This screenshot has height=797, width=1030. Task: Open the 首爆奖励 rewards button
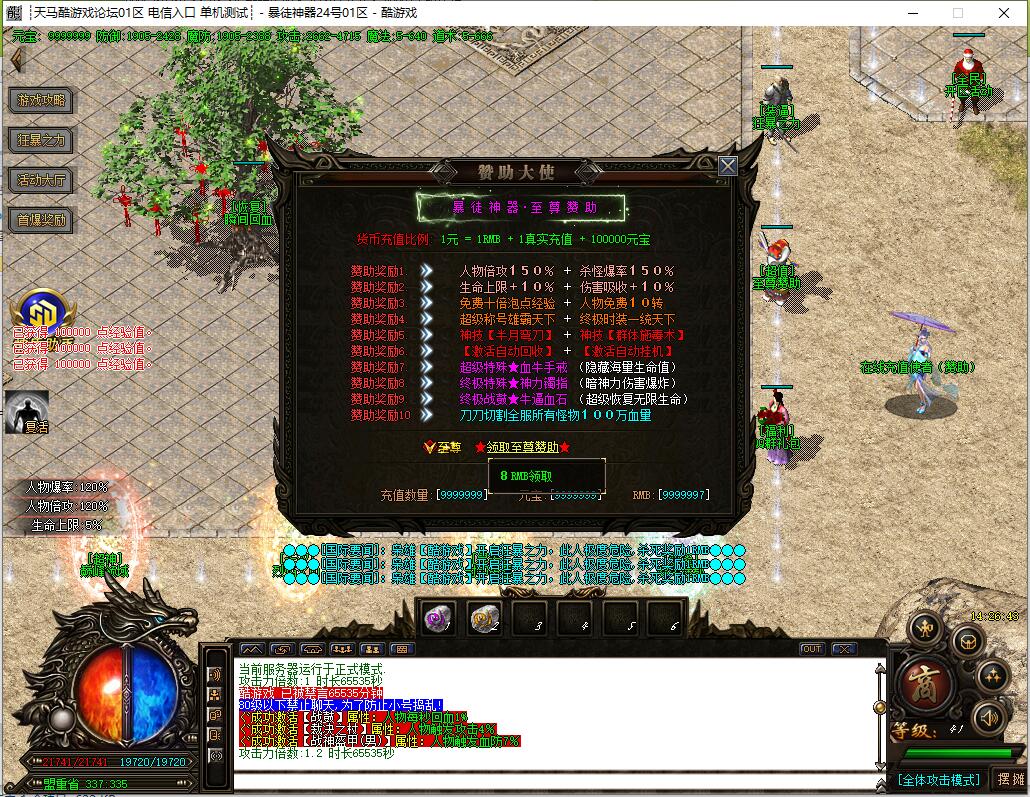[x=42, y=220]
